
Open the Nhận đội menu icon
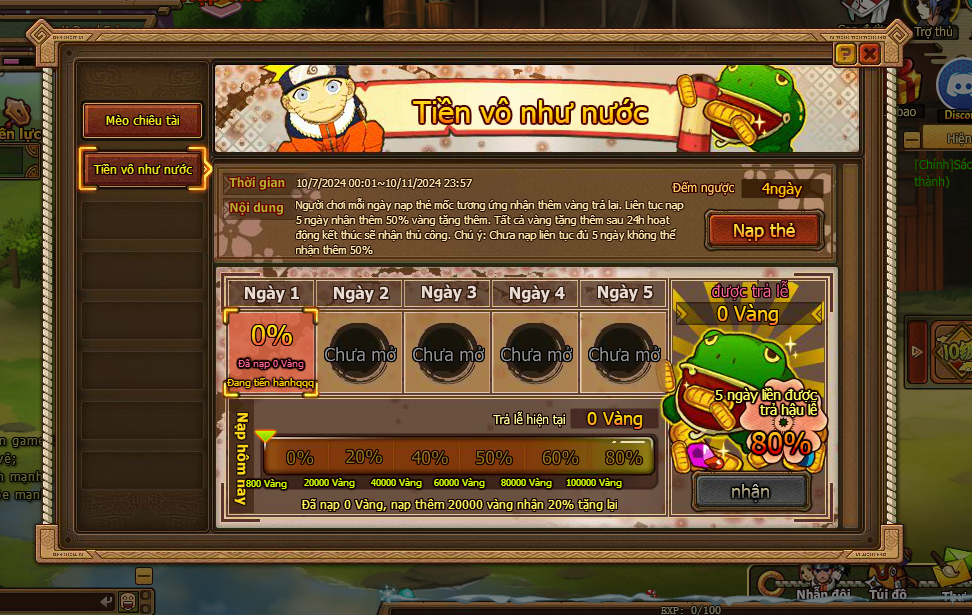click(823, 580)
